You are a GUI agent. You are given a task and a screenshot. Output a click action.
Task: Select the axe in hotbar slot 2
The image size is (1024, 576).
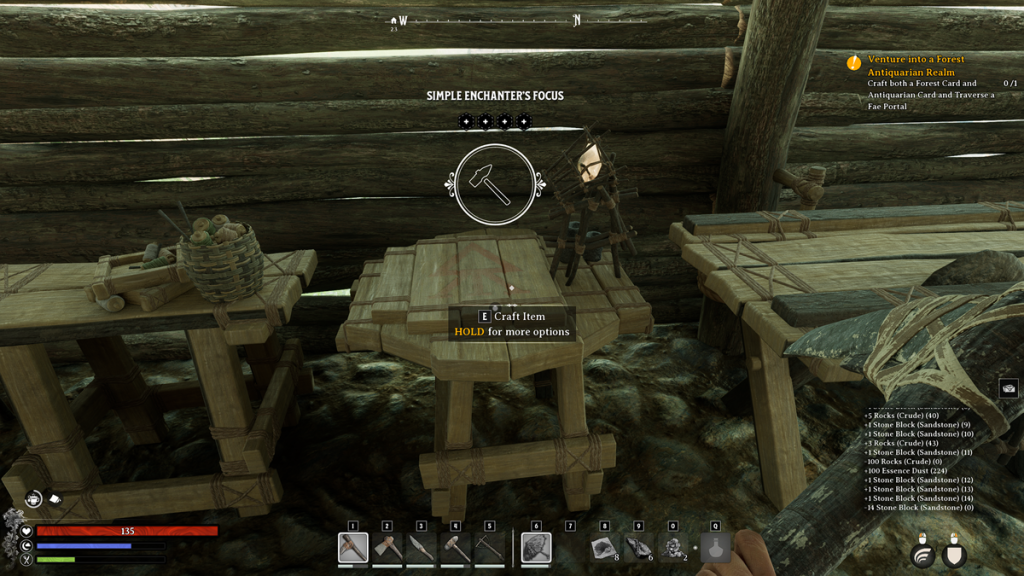[x=387, y=548]
